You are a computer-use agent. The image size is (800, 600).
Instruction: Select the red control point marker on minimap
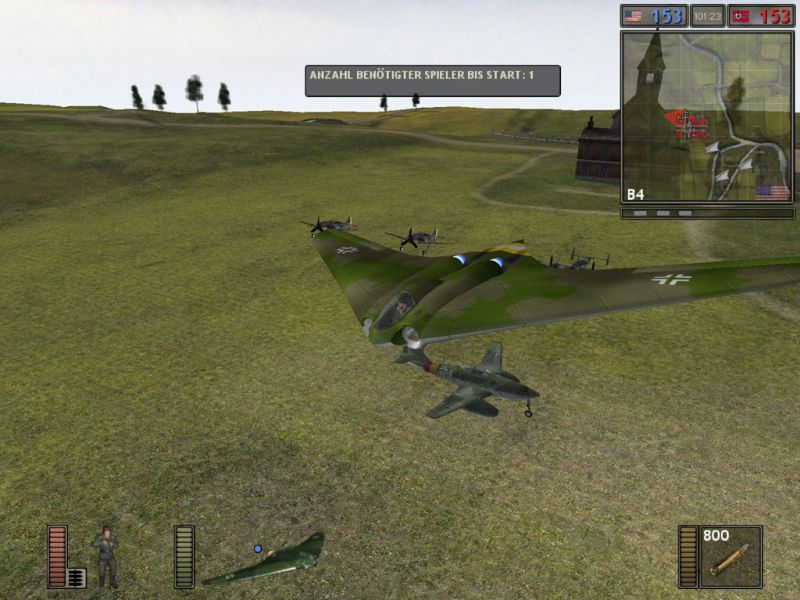point(688,124)
